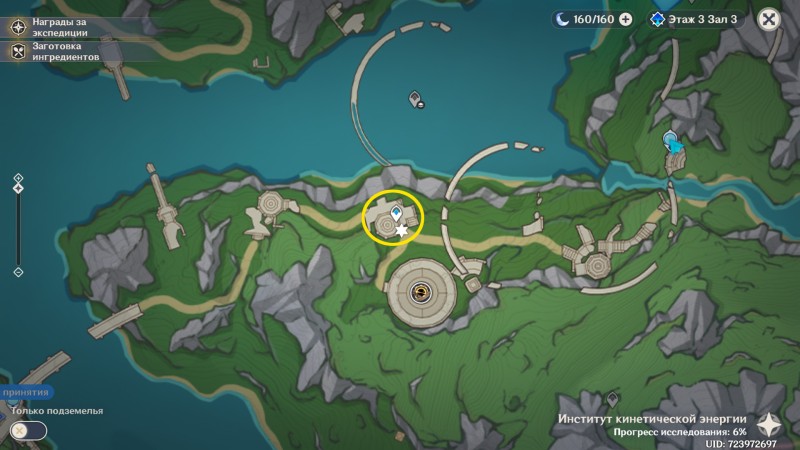Image resolution: width=800 pixels, height=450 pixels.
Task: Click the blue player position arrow marker
Action: (x=674, y=143)
